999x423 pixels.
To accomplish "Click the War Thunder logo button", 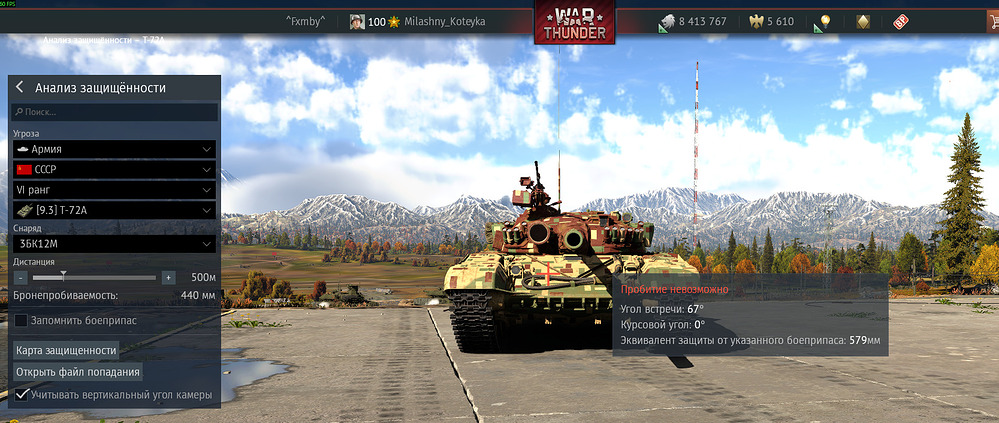I will coord(574,22).
